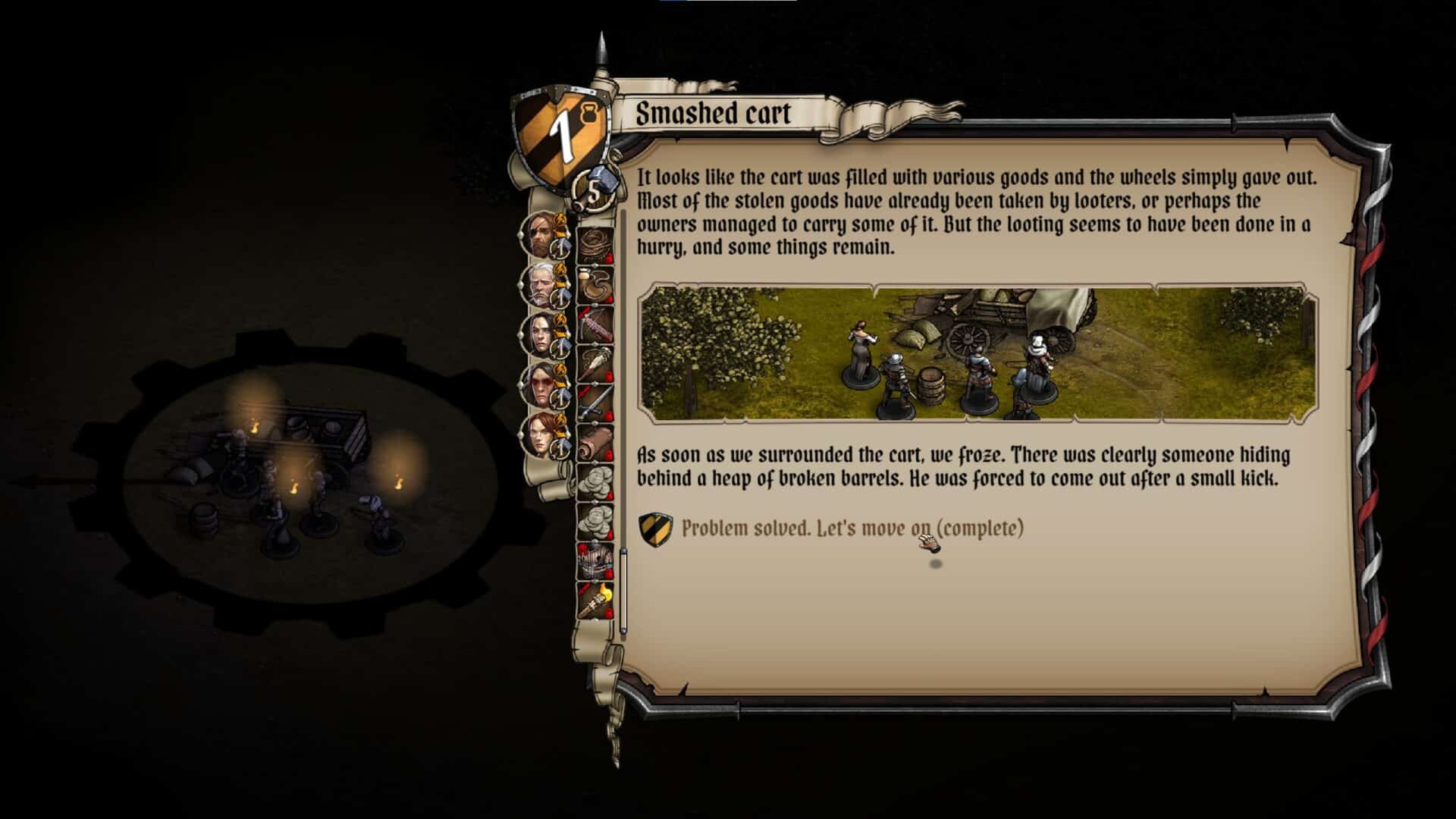The image size is (1456, 819).
Task: Select the rope coil item icon
Action: [x=596, y=244]
